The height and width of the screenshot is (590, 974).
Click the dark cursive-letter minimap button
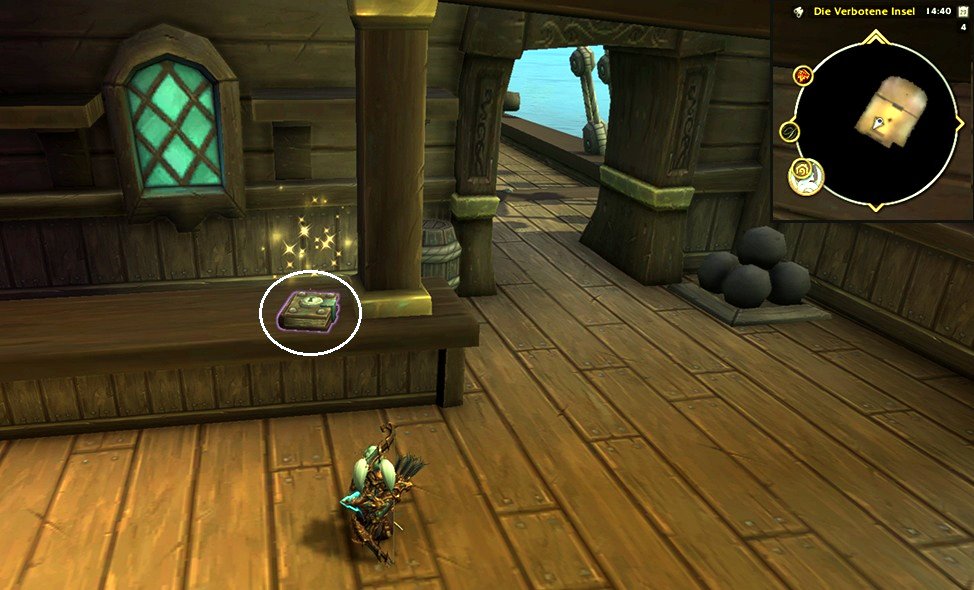tap(790, 132)
